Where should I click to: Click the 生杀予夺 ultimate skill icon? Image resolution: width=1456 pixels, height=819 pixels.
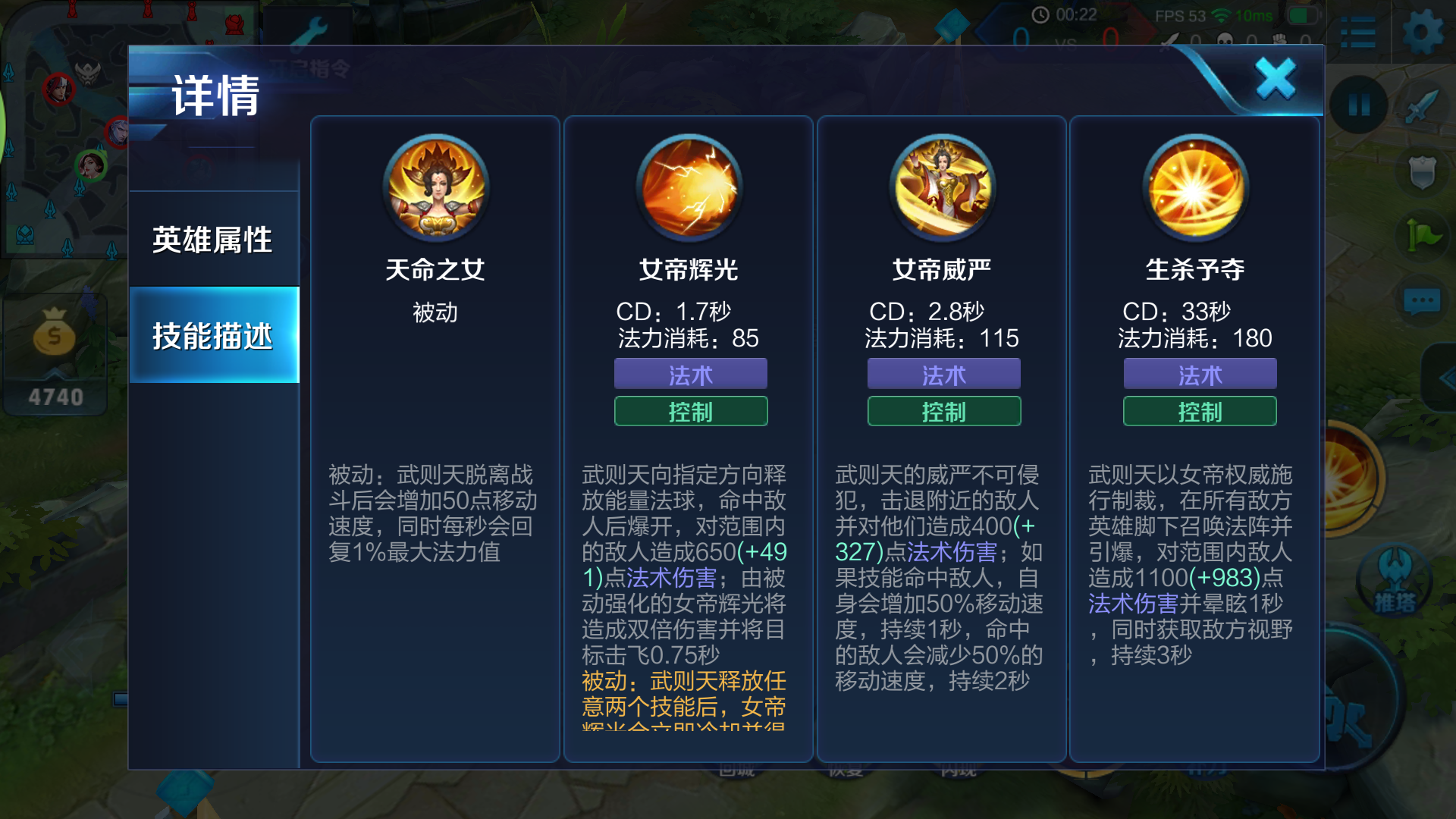pos(1198,188)
